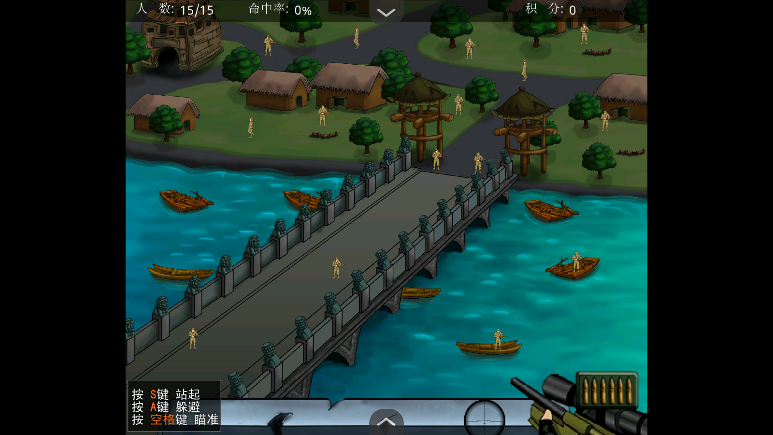The image size is (773, 435).
Task: Expand the top chevron-down overlay panel
Action: (386, 12)
